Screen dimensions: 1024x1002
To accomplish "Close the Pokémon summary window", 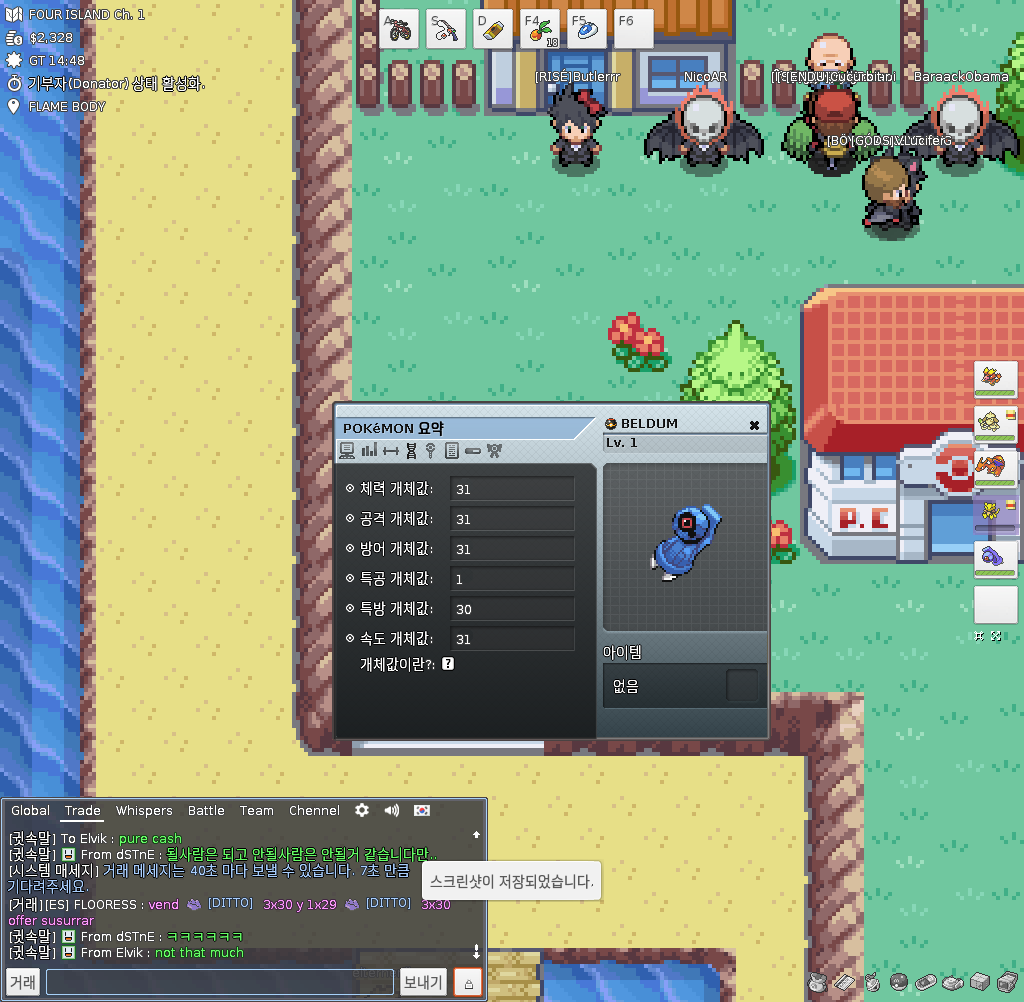I will pos(754,425).
